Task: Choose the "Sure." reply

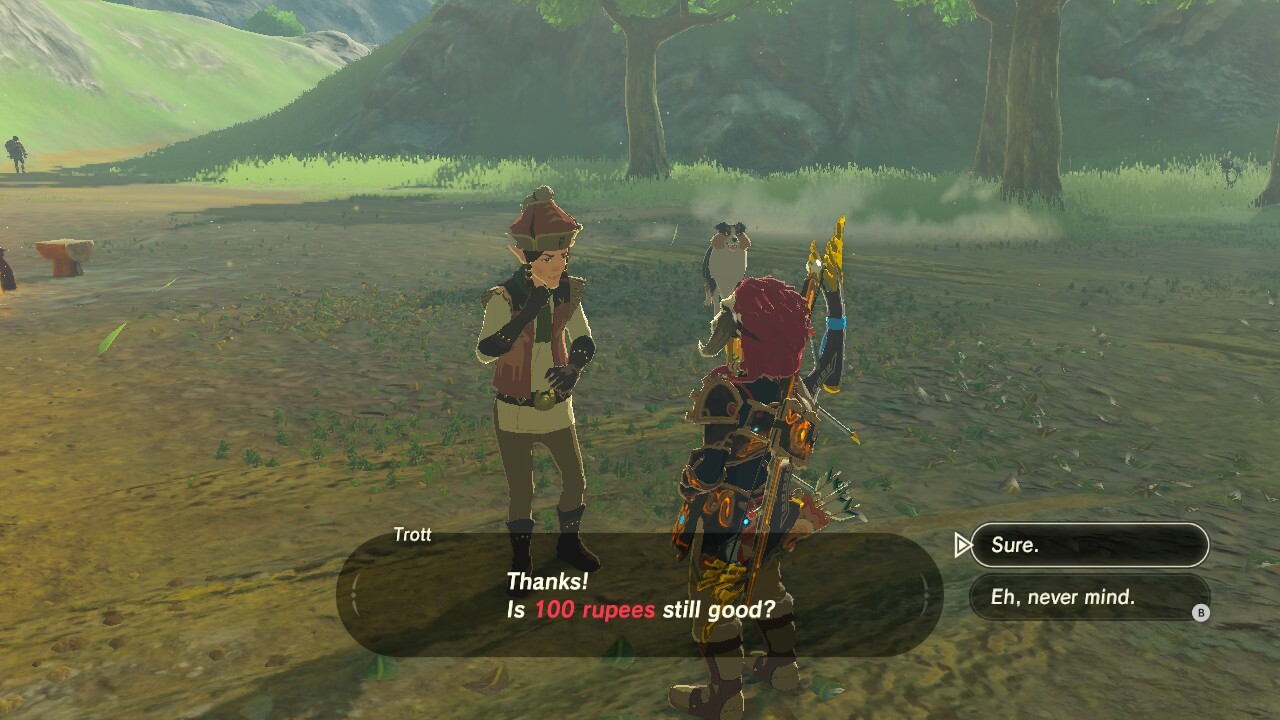Action: tap(1089, 545)
